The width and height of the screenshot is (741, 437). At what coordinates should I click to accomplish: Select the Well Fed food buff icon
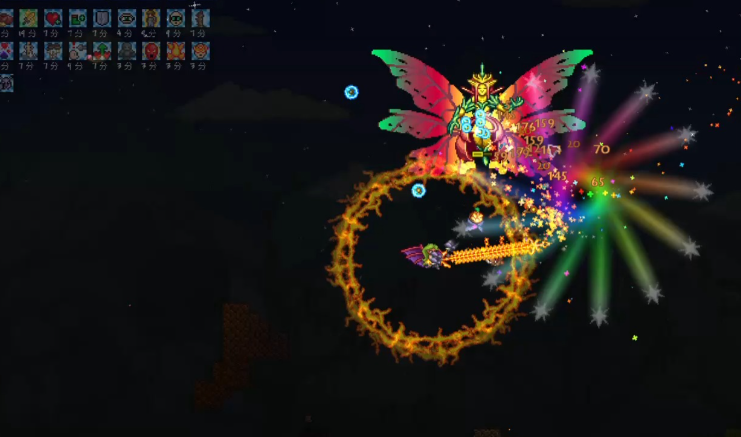(x=5, y=18)
